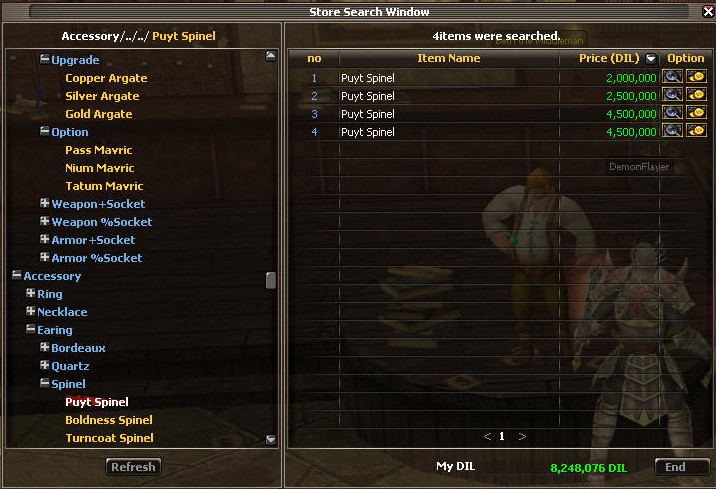Select the 2,000,000 DIL Puyt Spinel row
The image size is (716, 489).
pos(480,78)
